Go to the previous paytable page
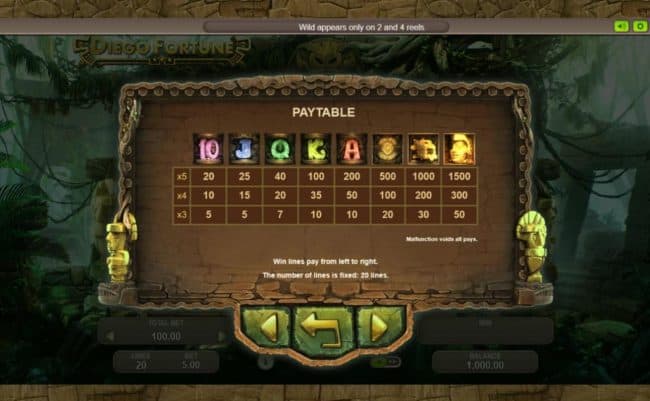650x401 pixels. tap(266, 326)
